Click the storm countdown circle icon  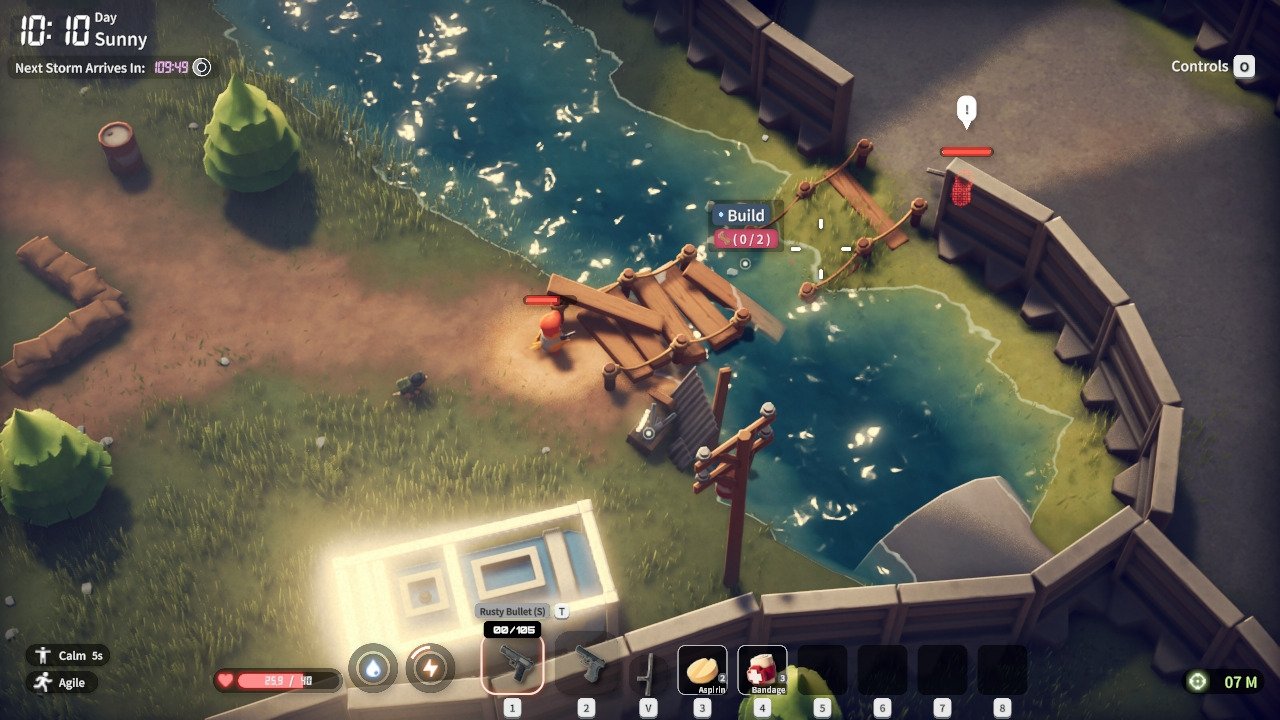(202, 68)
